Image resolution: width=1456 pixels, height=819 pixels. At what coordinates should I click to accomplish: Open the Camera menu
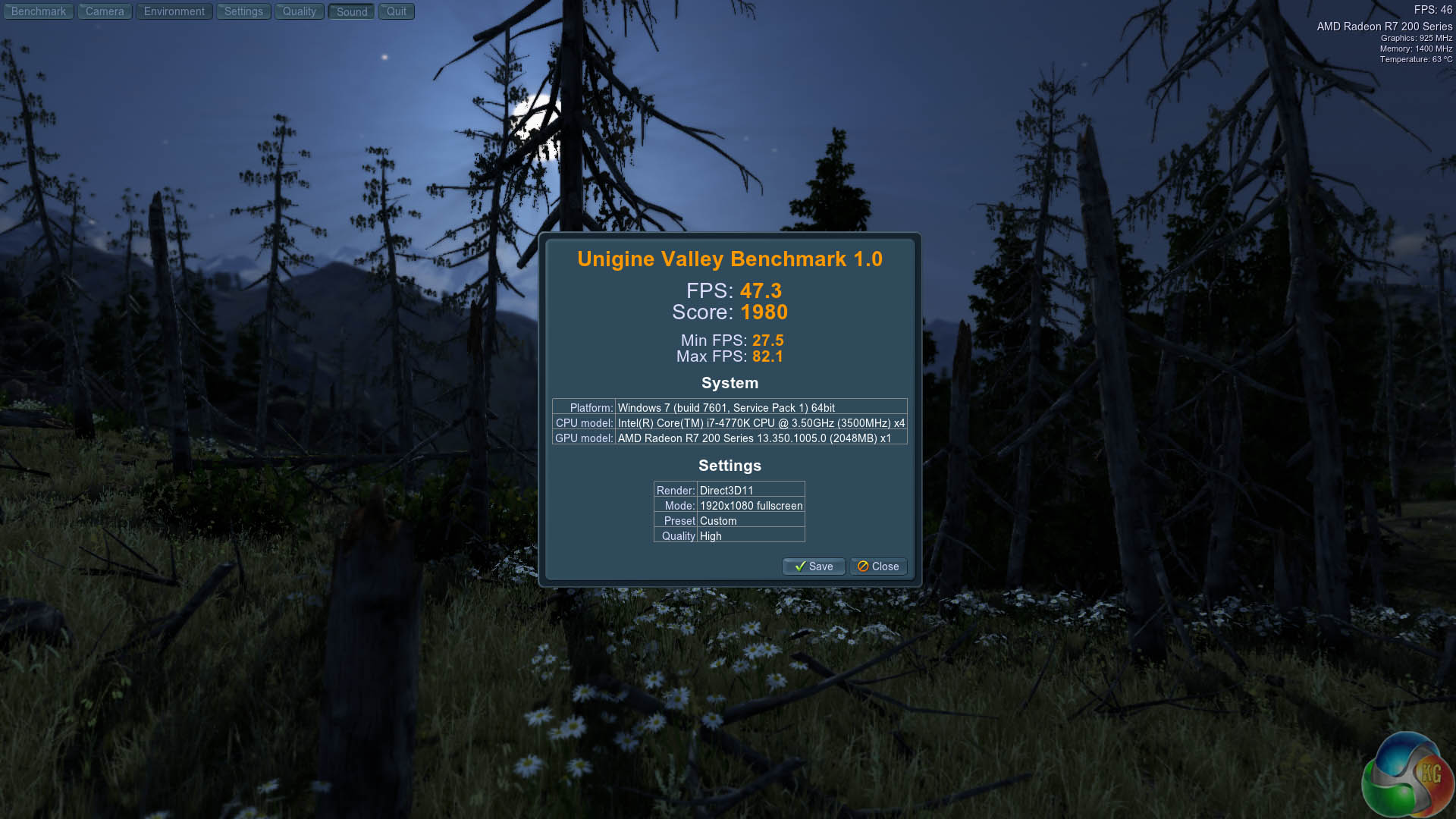(x=105, y=11)
